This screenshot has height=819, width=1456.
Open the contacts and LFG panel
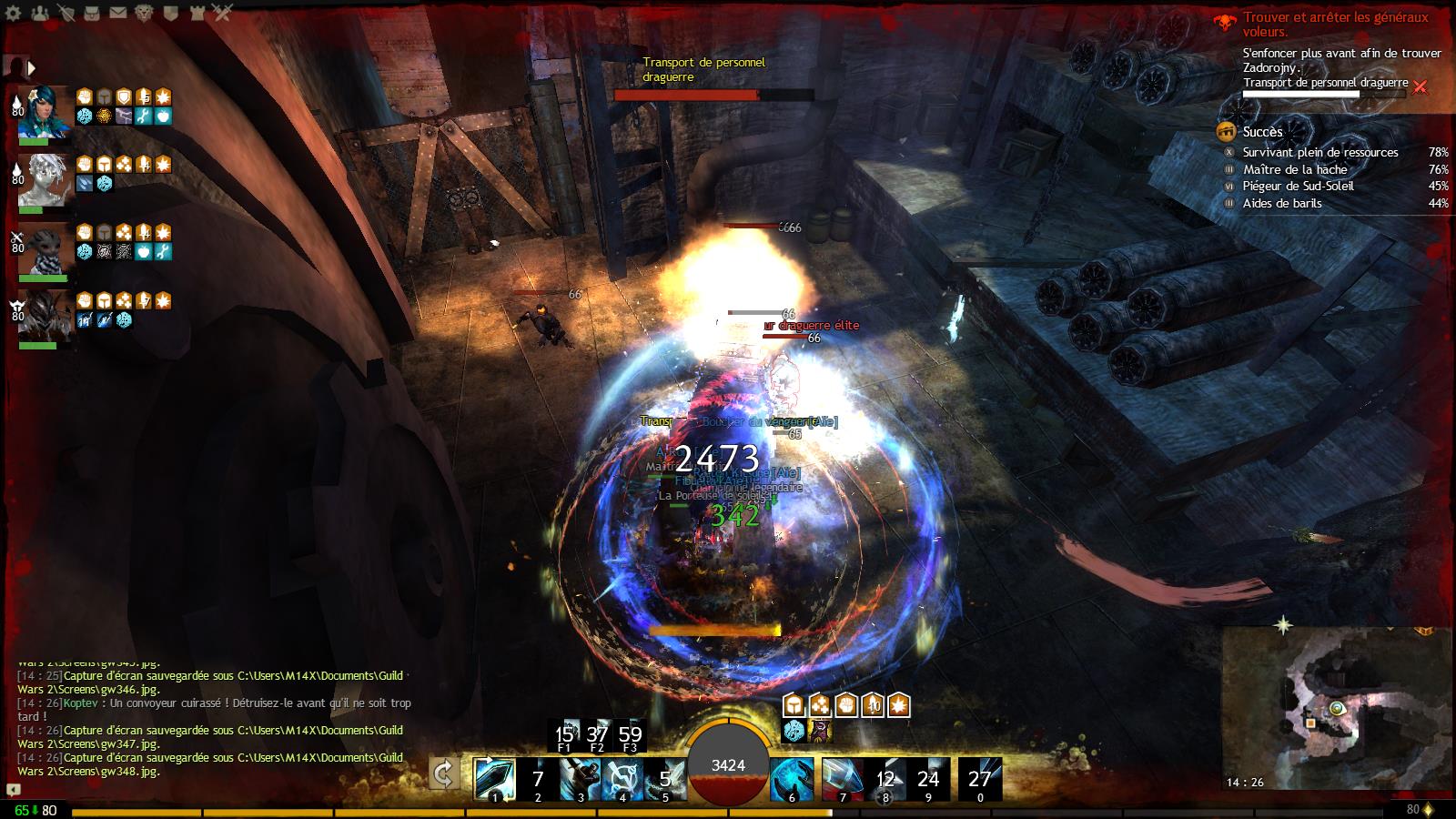point(39,13)
